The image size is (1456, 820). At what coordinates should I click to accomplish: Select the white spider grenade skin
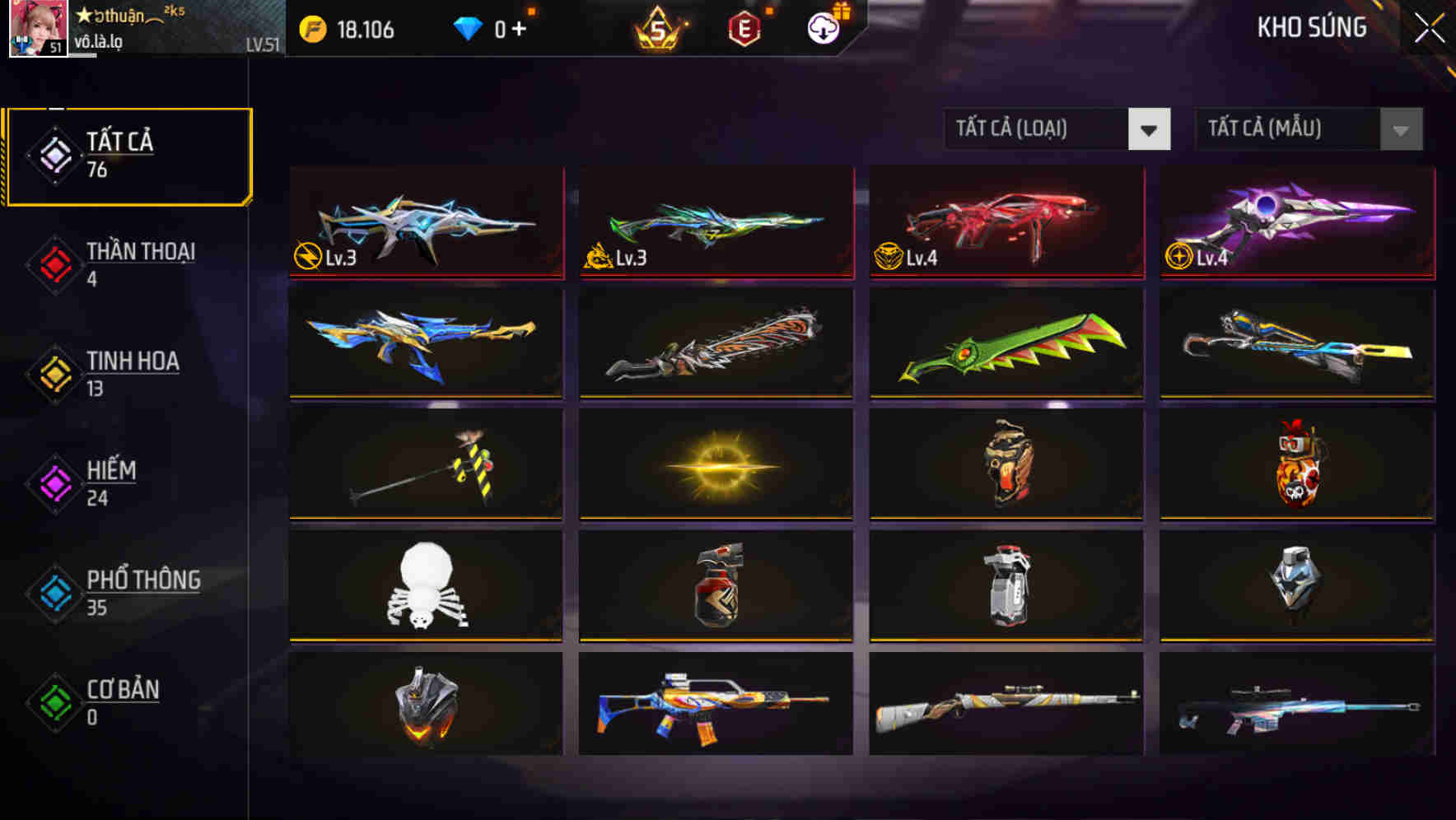click(x=425, y=586)
